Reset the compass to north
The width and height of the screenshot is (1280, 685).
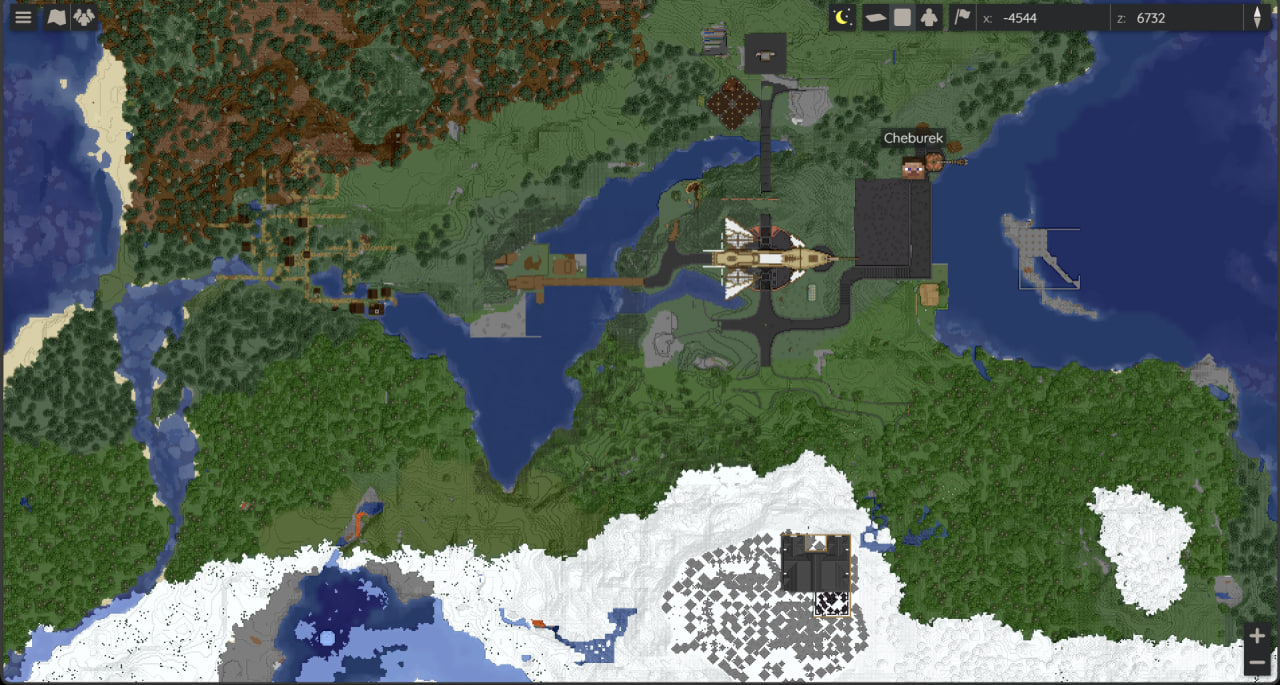tap(1257, 18)
